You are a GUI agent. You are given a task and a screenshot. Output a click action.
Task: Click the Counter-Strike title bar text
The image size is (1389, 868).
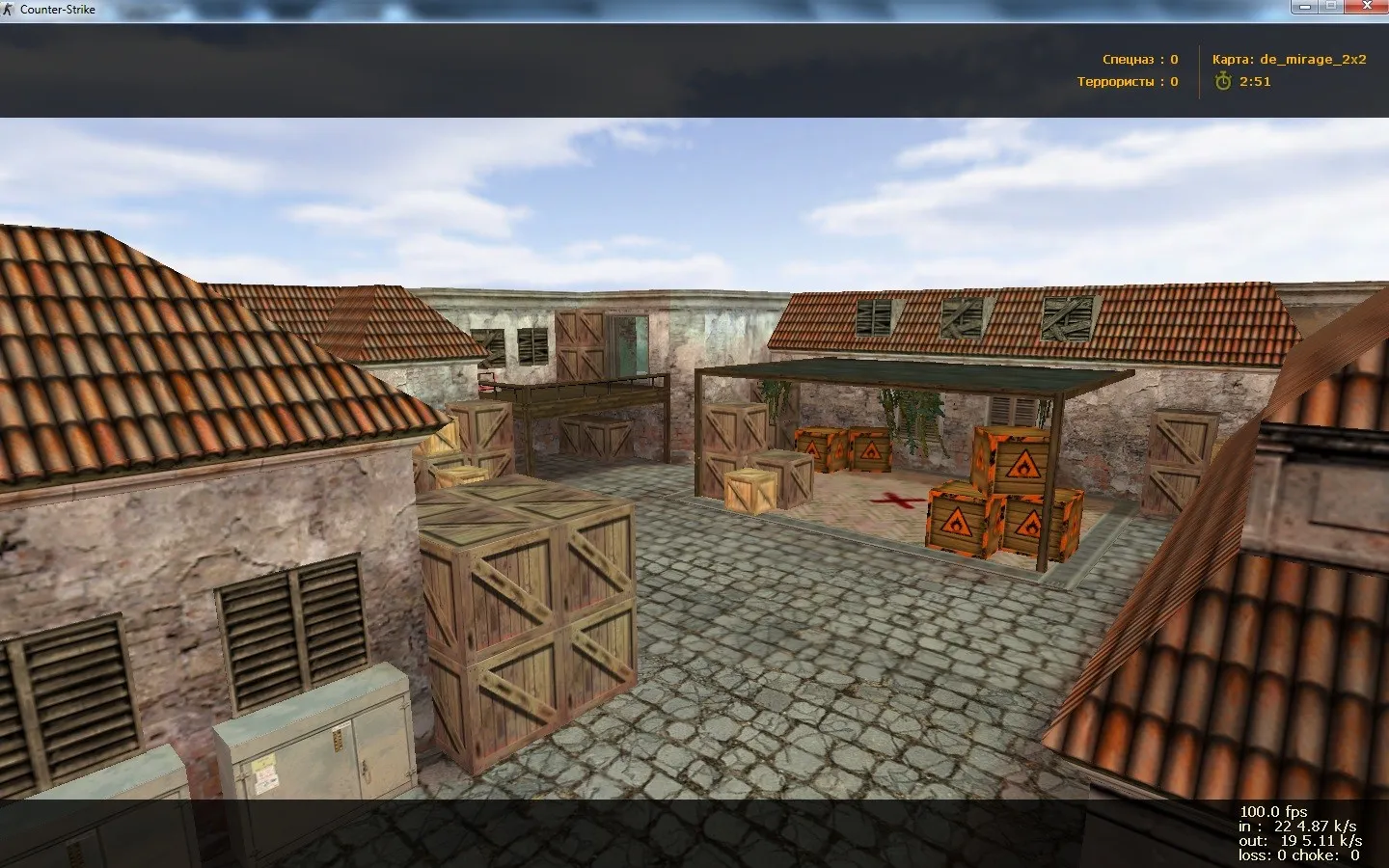pos(56,9)
